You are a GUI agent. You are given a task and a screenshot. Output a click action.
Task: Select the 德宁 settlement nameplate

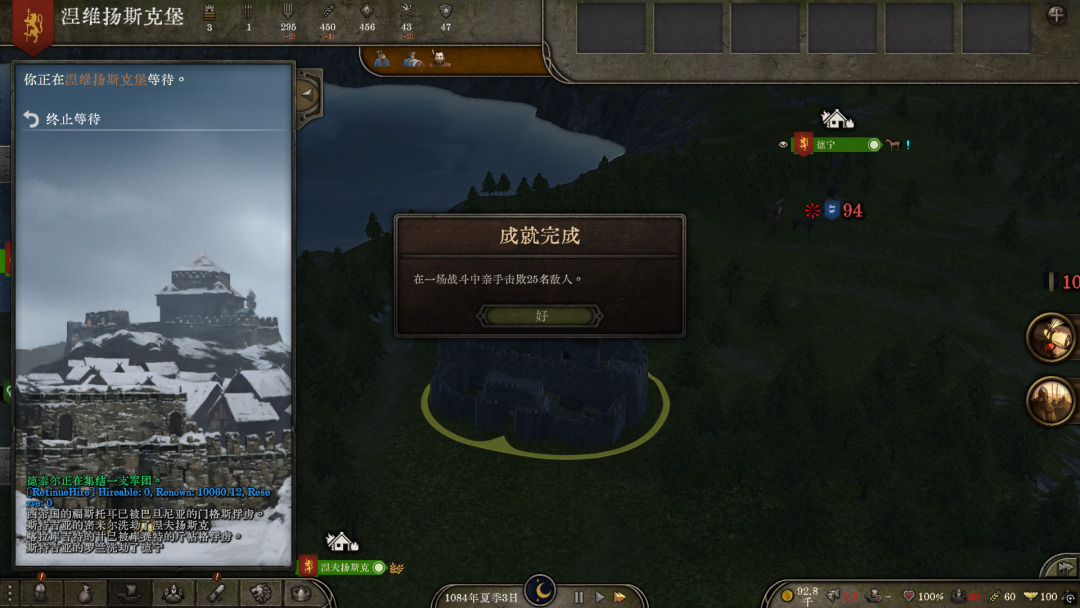(838, 145)
